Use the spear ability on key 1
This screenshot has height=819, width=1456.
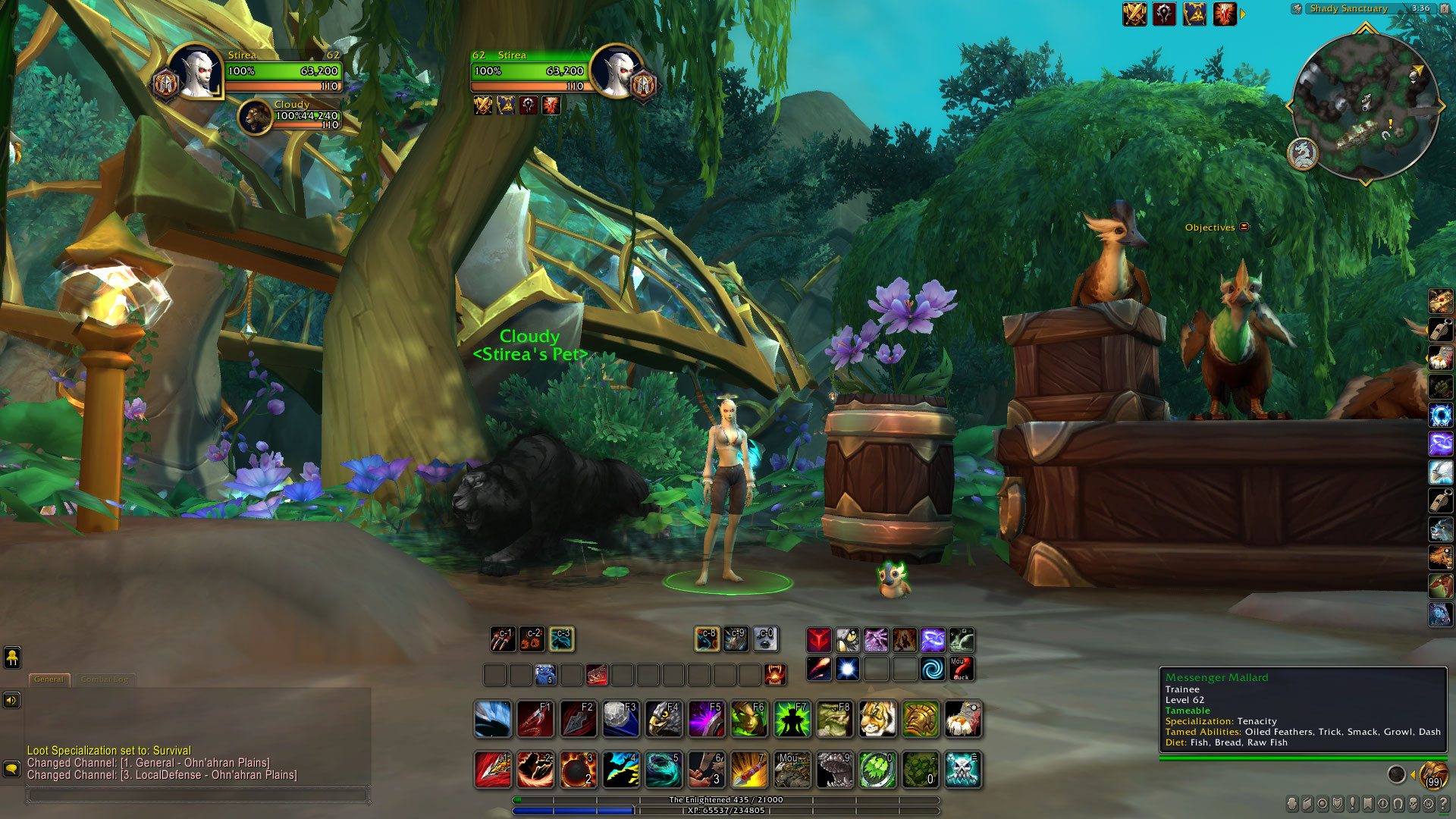pos(492,770)
